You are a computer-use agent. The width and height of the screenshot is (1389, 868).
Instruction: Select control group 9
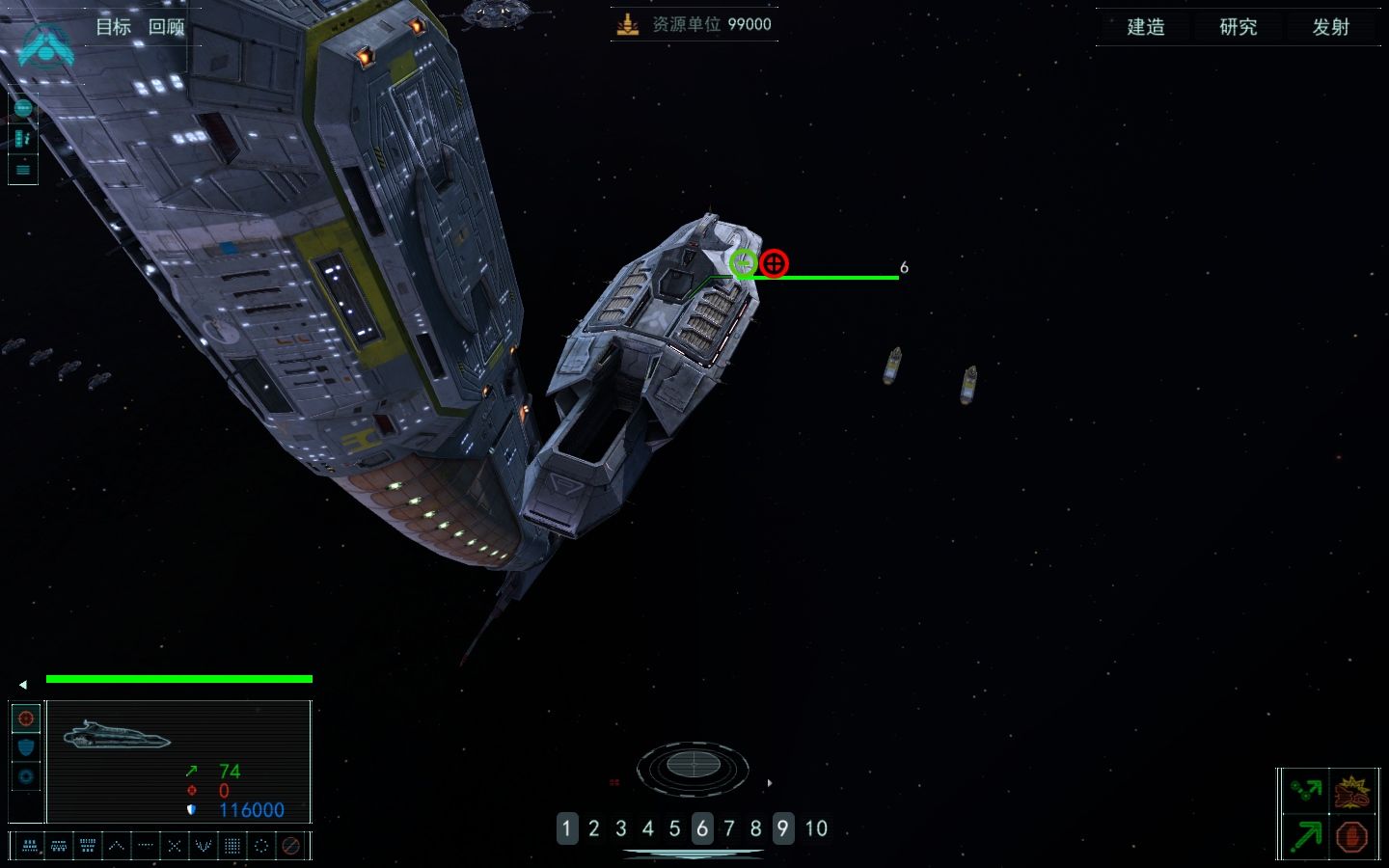(x=783, y=828)
